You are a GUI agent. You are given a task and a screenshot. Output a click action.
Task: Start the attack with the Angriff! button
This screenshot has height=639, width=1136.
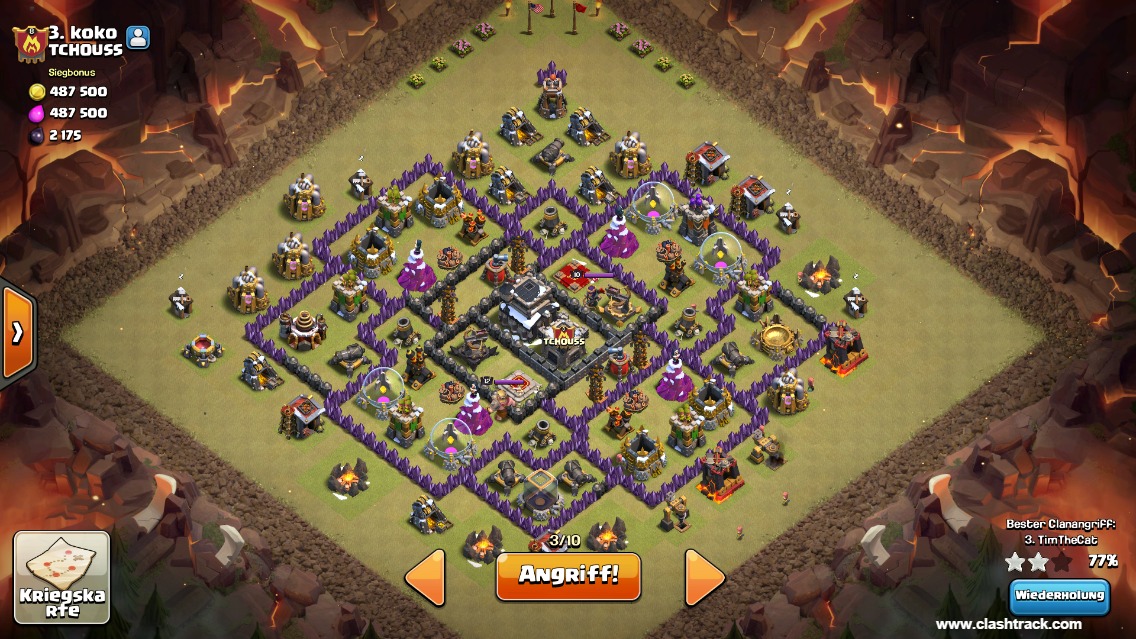point(568,575)
